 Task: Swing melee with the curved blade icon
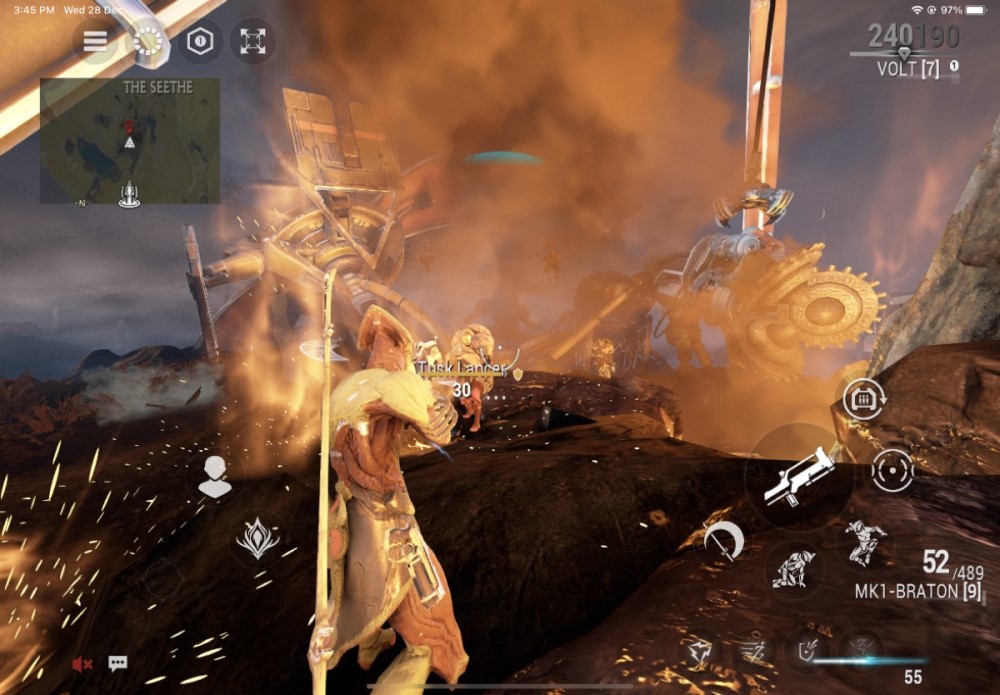tap(723, 540)
